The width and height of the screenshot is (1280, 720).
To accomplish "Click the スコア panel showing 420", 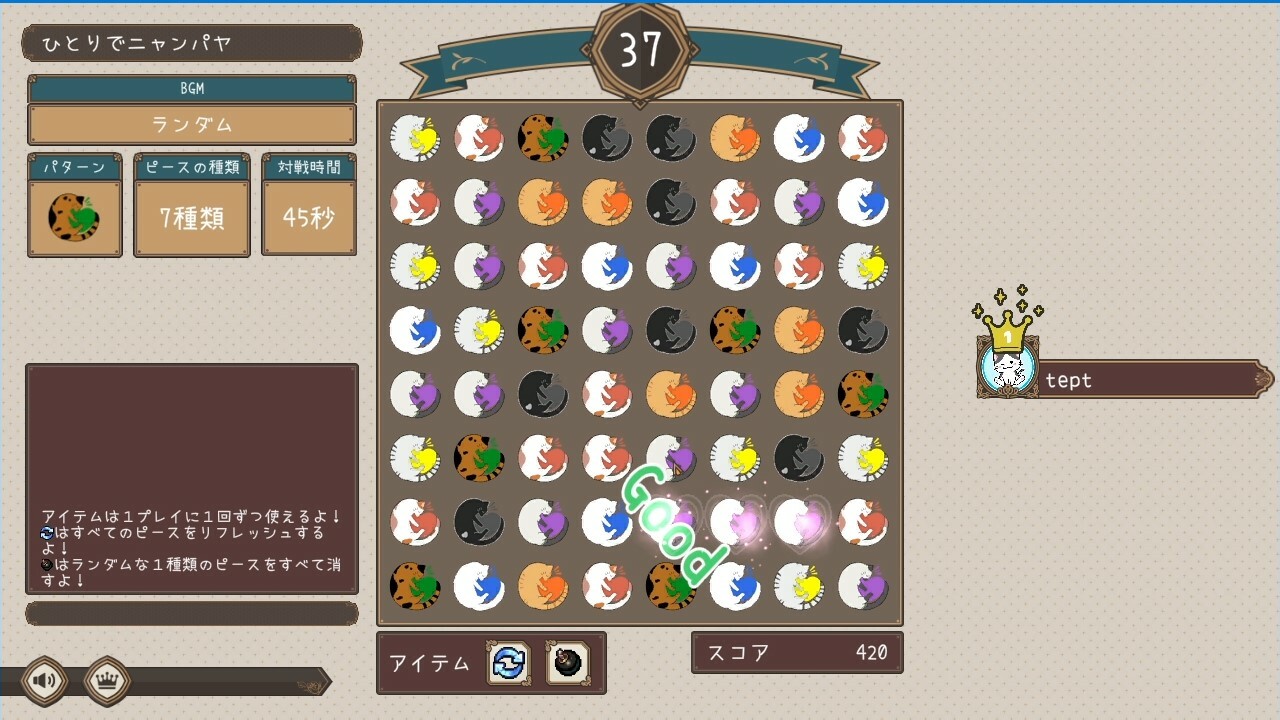I will (x=797, y=652).
